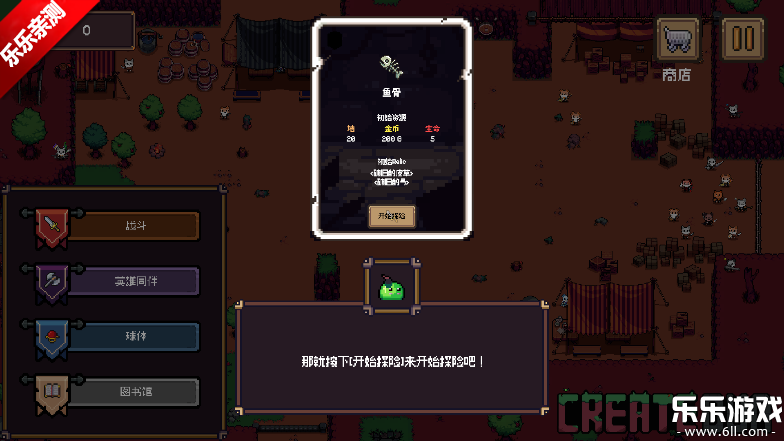Open the 战斗 battle menu
784x441 pixels.
tap(135, 226)
